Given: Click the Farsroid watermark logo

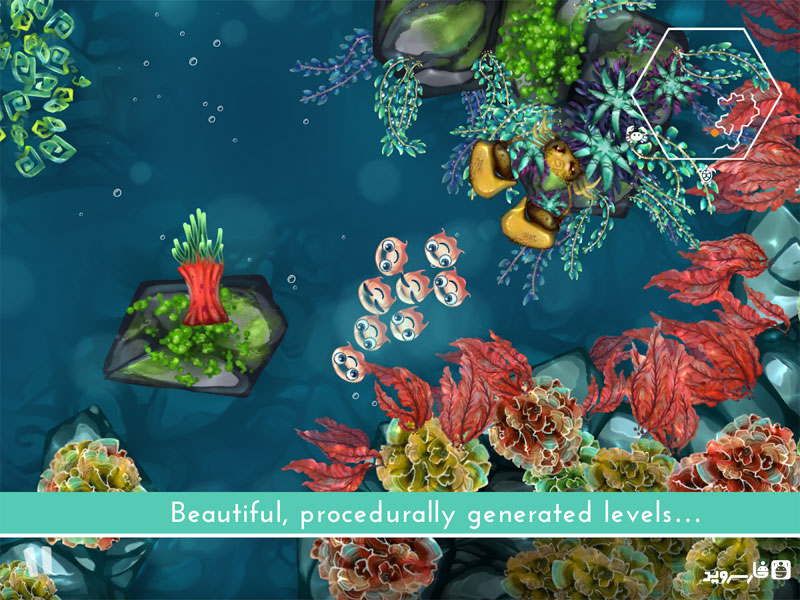Looking at the screenshot, I should 746,573.
